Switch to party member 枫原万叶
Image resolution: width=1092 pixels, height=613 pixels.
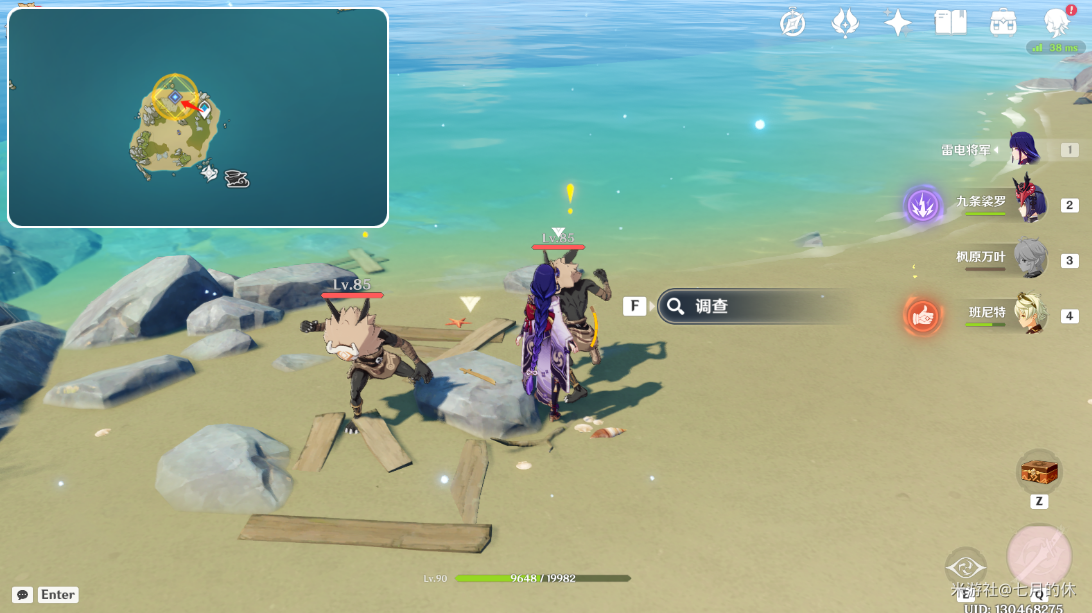click(x=1029, y=259)
